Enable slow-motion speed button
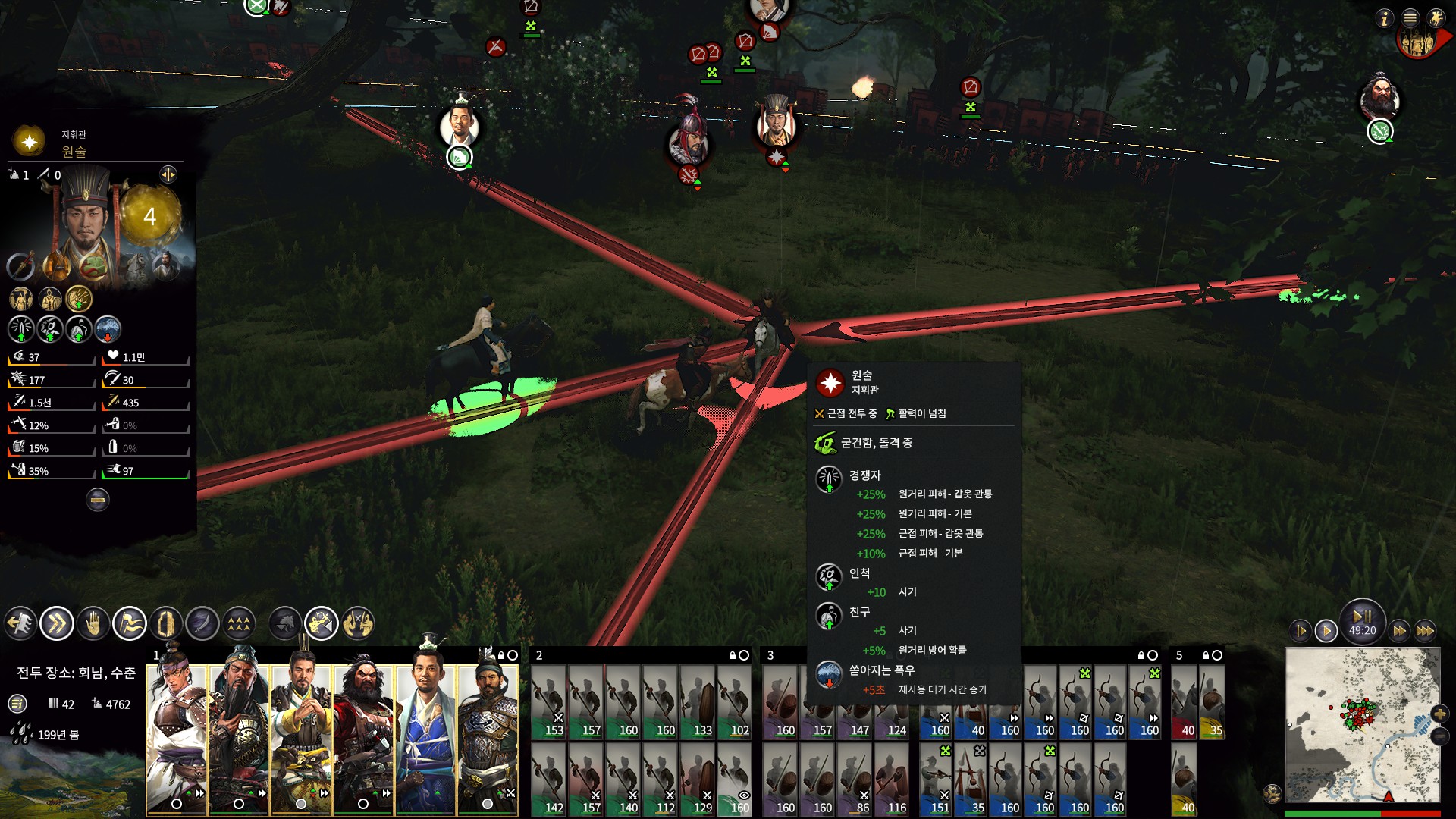The image size is (1456, 819). 1301,630
